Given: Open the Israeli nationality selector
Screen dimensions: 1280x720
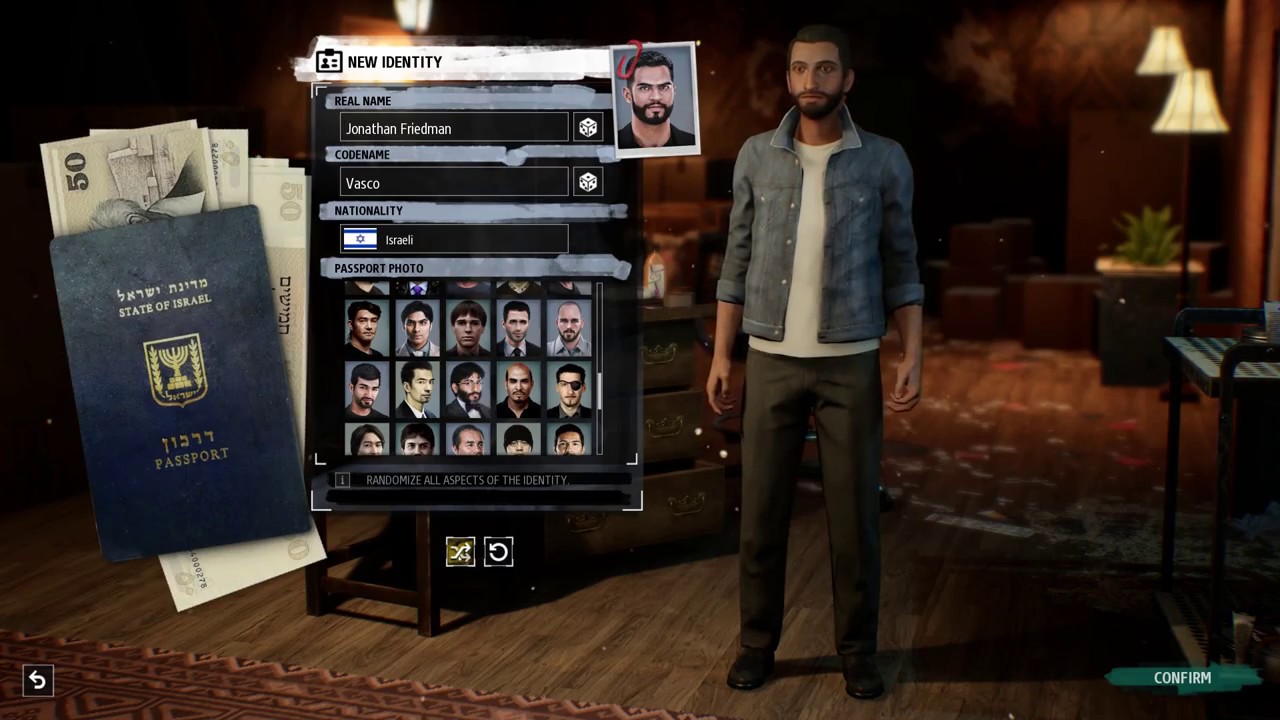Looking at the screenshot, I should 454,239.
